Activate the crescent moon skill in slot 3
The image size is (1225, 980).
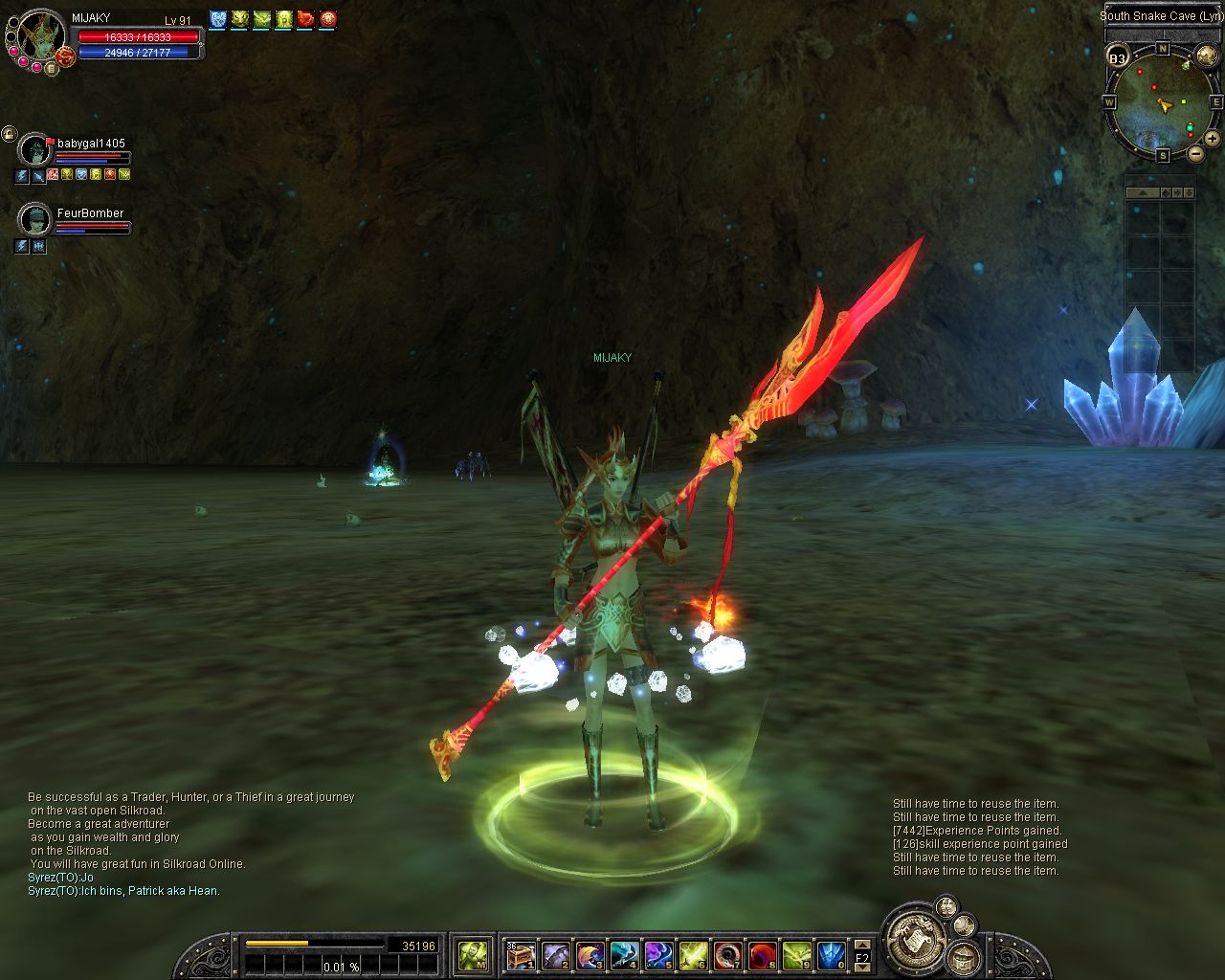pos(590,955)
